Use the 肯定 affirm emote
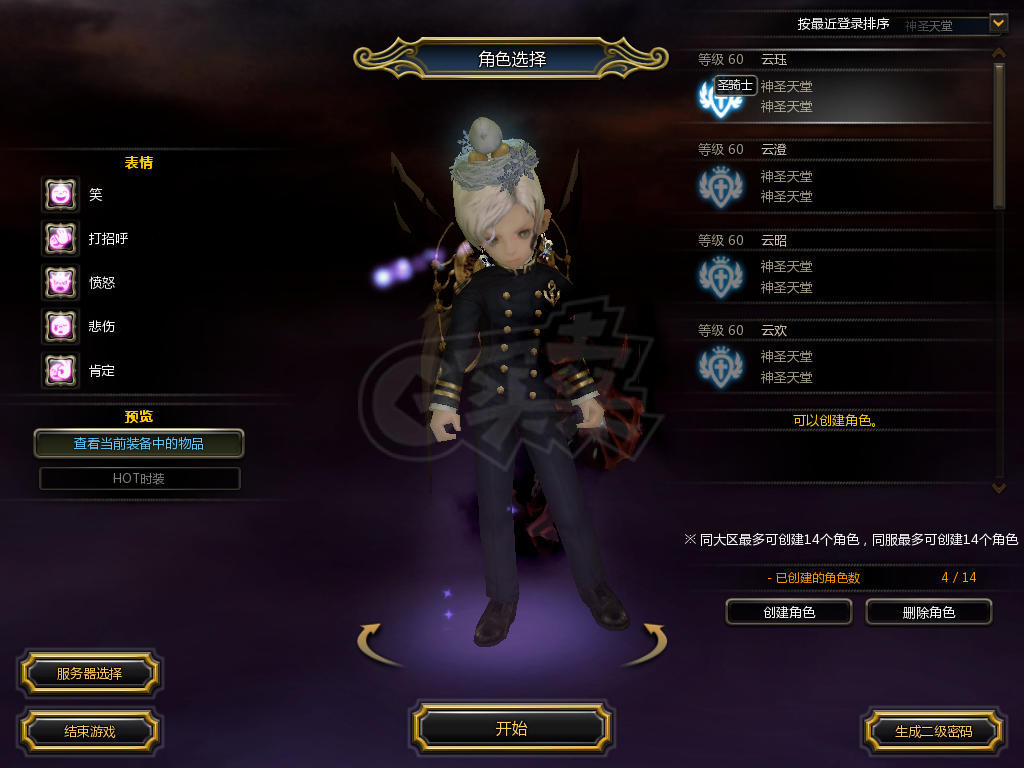This screenshot has height=768, width=1024. pos(60,370)
